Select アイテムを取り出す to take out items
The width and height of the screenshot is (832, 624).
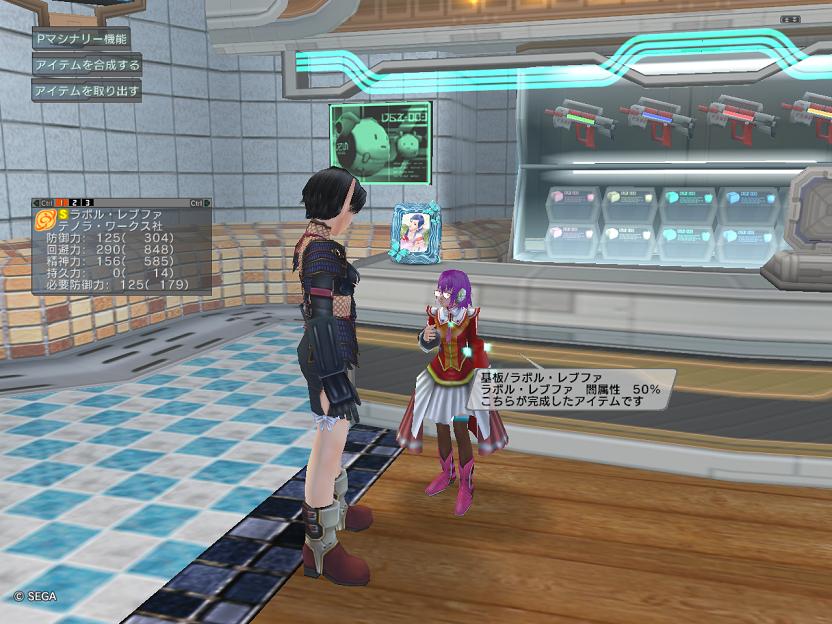pos(86,91)
